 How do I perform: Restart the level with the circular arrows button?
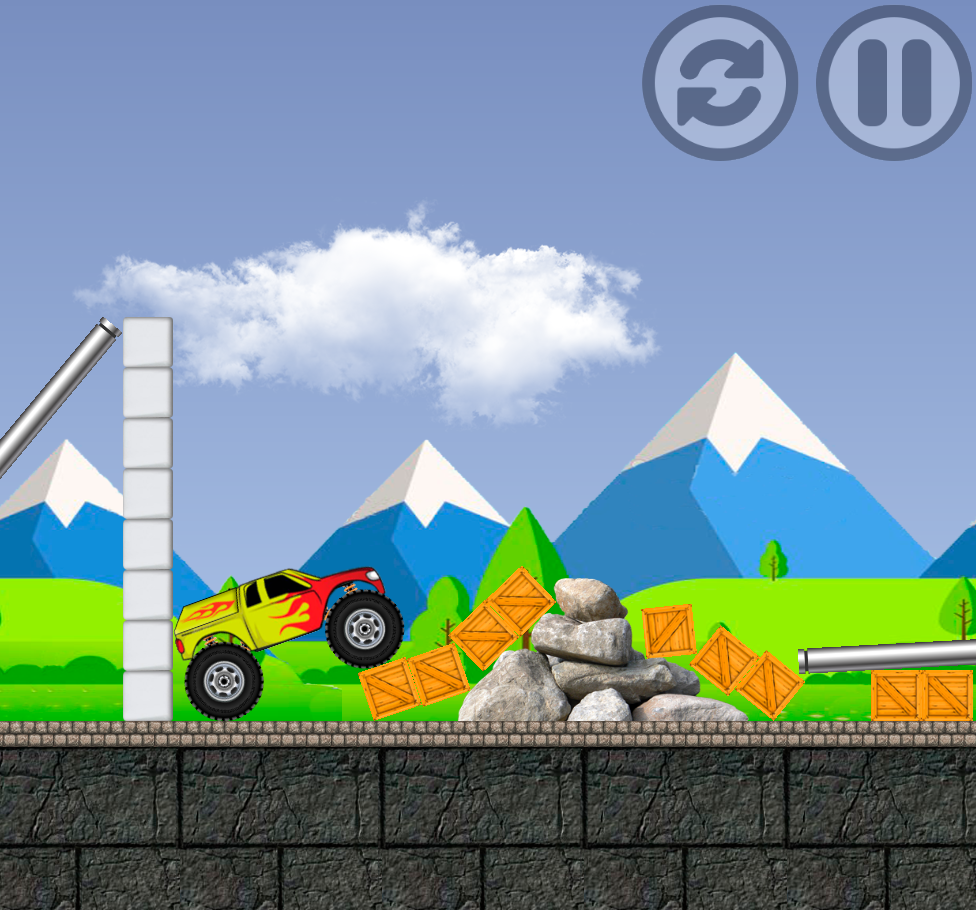720,83
